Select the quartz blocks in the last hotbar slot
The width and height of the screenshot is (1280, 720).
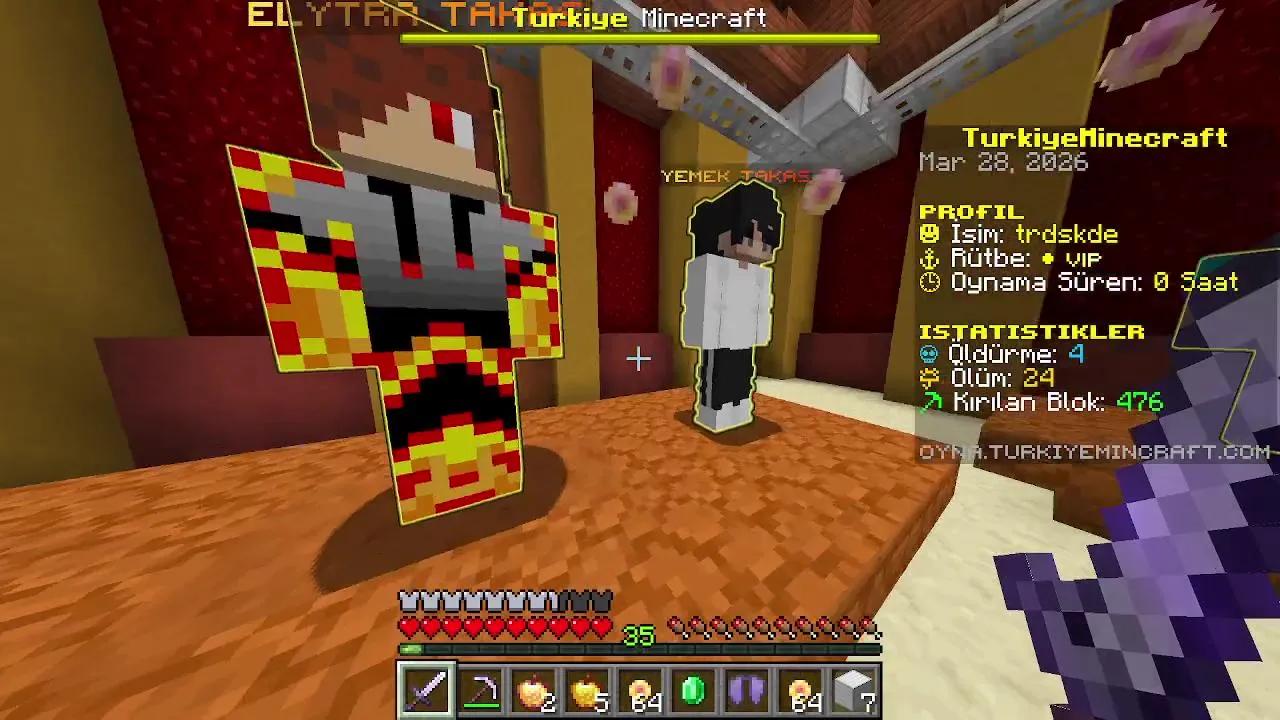[856, 690]
